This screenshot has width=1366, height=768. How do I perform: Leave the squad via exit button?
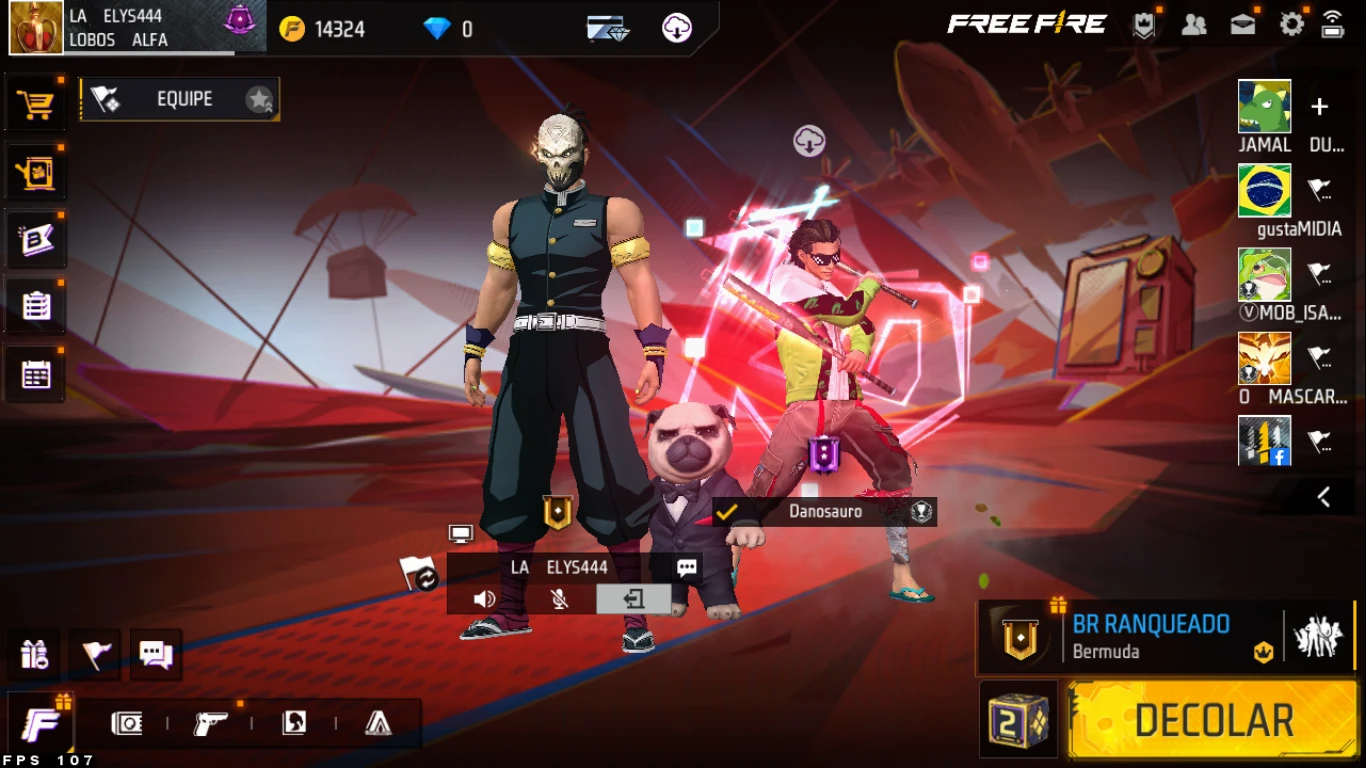click(633, 599)
